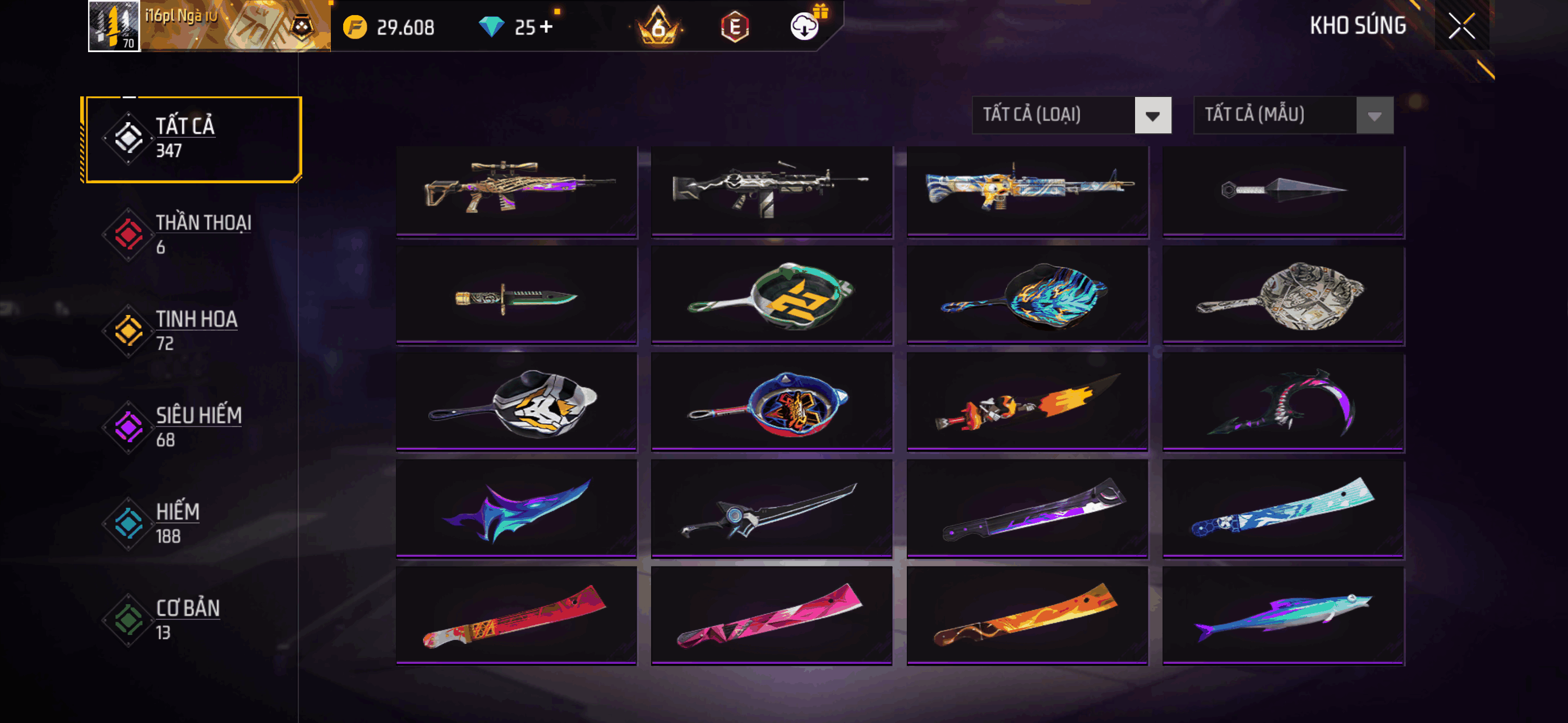Pick the purple scythe skin

point(1283,403)
